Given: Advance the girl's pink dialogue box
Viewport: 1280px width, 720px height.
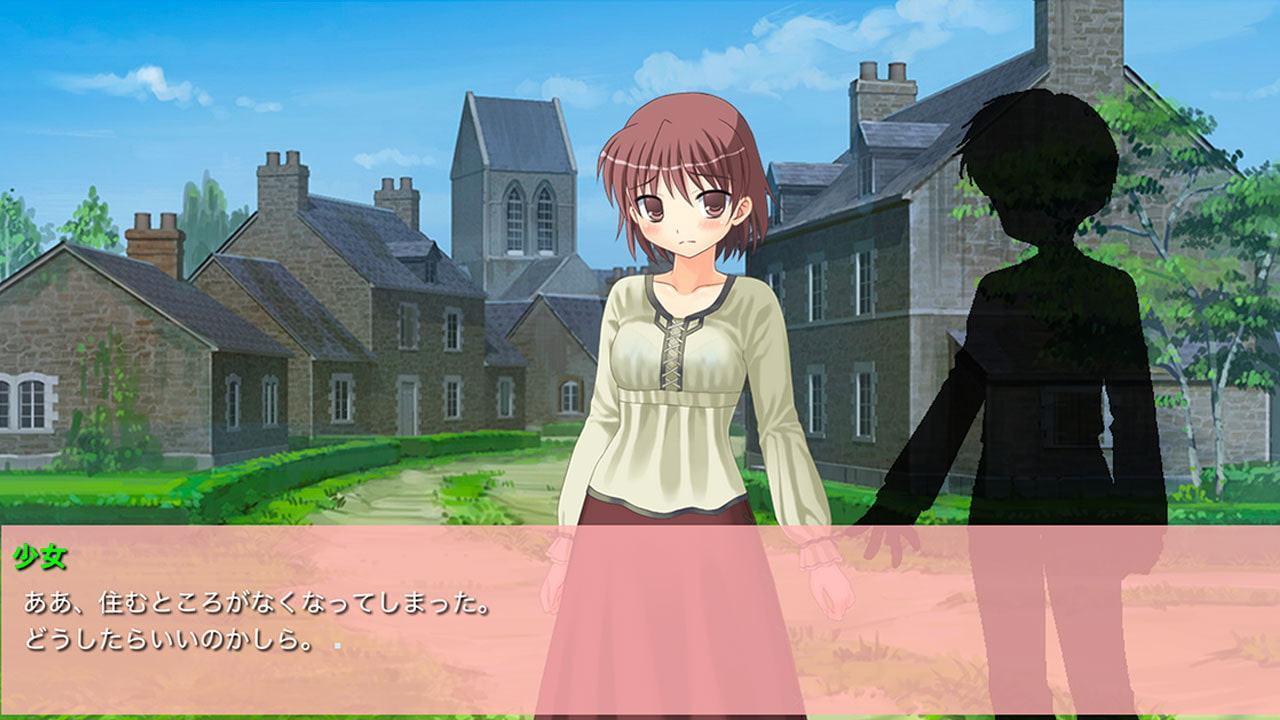Looking at the screenshot, I should [640, 620].
